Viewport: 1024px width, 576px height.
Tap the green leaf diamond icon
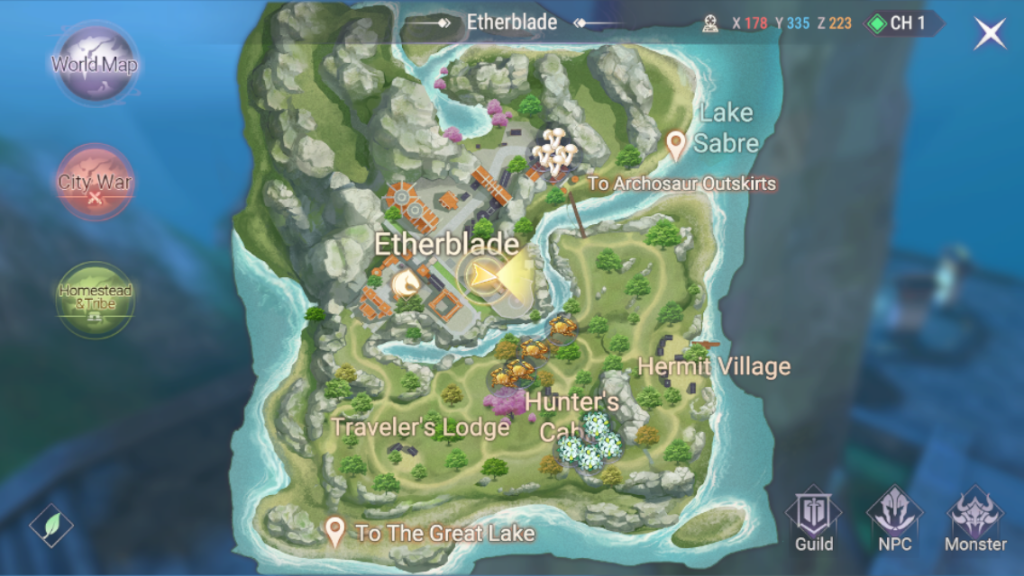tap(51, 525)
